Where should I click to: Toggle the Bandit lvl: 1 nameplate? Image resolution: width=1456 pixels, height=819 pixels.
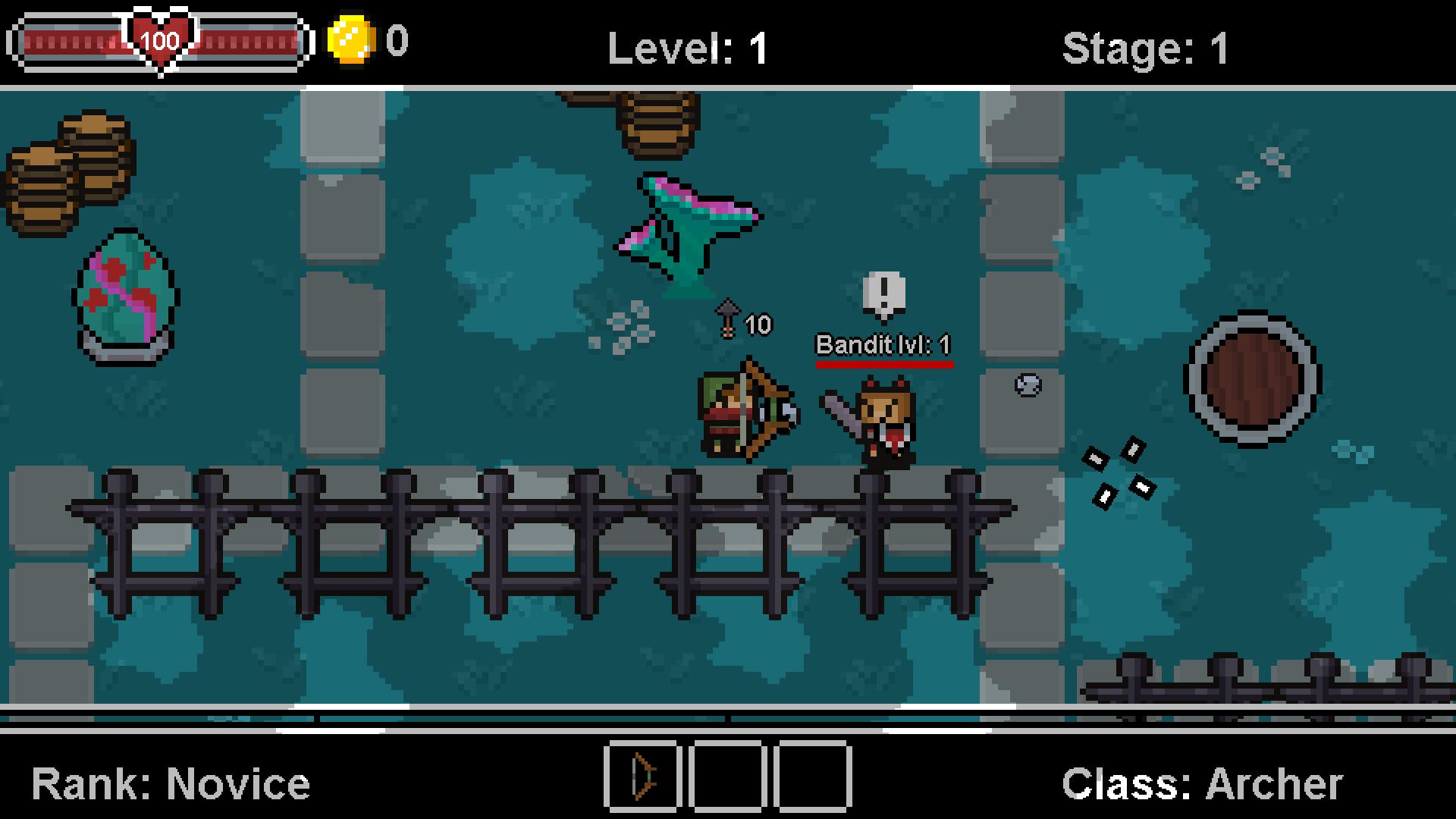[884, 345]
